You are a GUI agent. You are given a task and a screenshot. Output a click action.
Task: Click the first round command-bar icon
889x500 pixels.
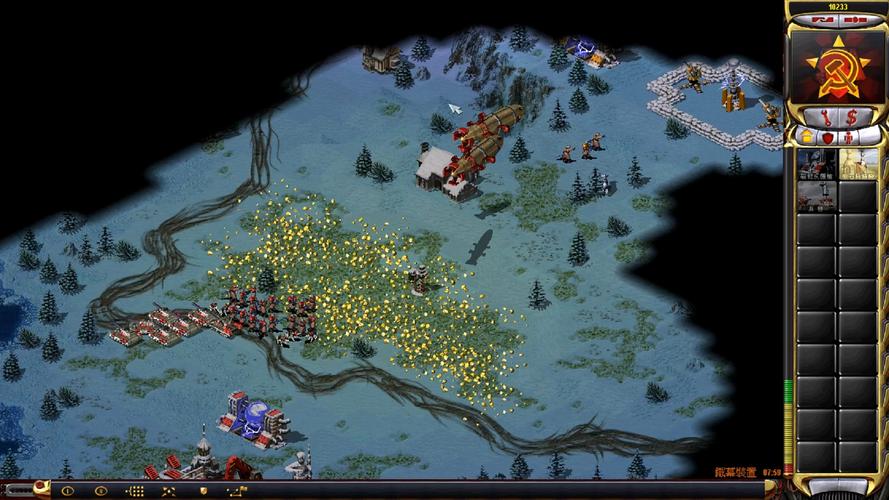tap(68, 491)
